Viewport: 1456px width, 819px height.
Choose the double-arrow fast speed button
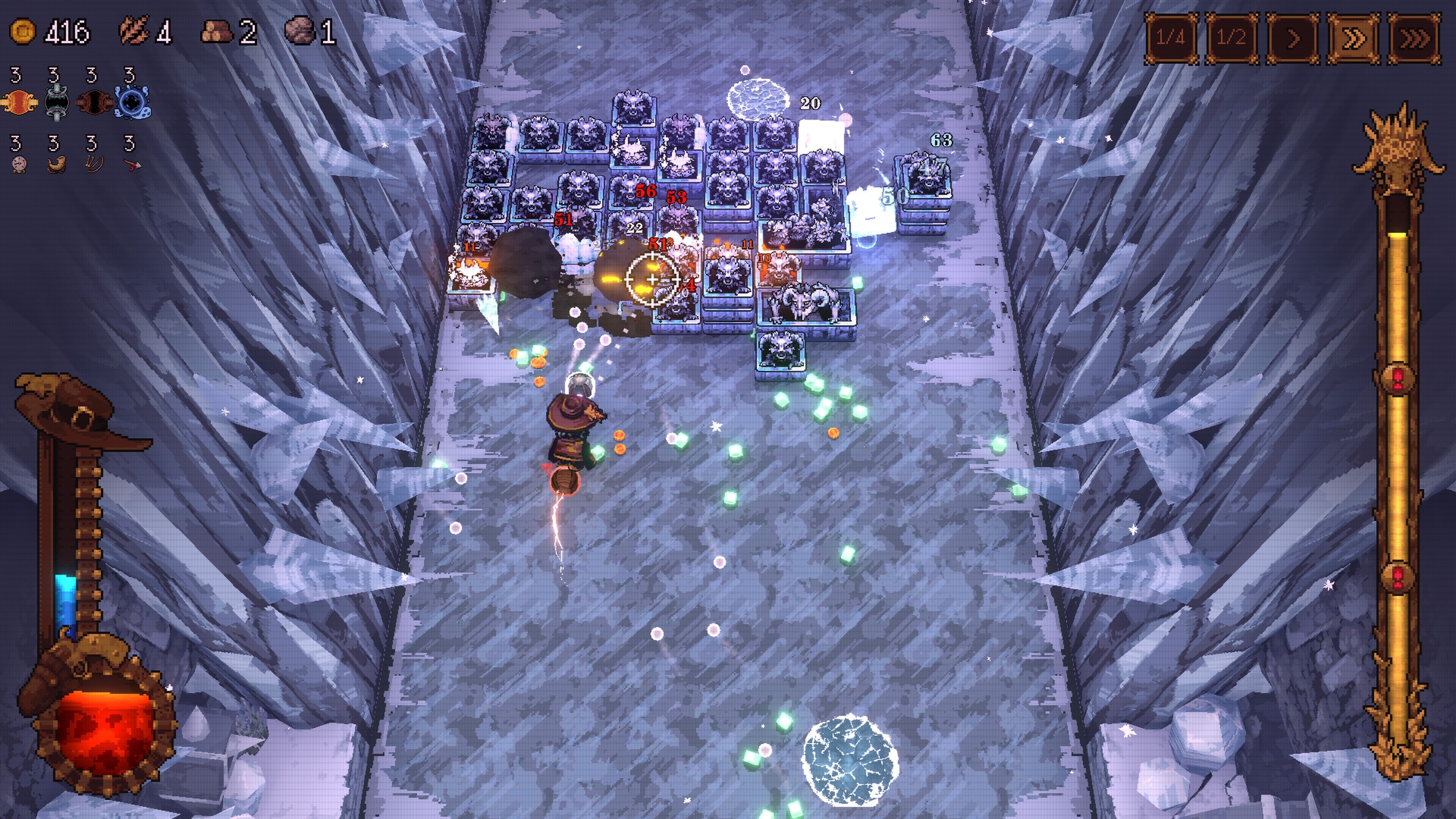1353,38
